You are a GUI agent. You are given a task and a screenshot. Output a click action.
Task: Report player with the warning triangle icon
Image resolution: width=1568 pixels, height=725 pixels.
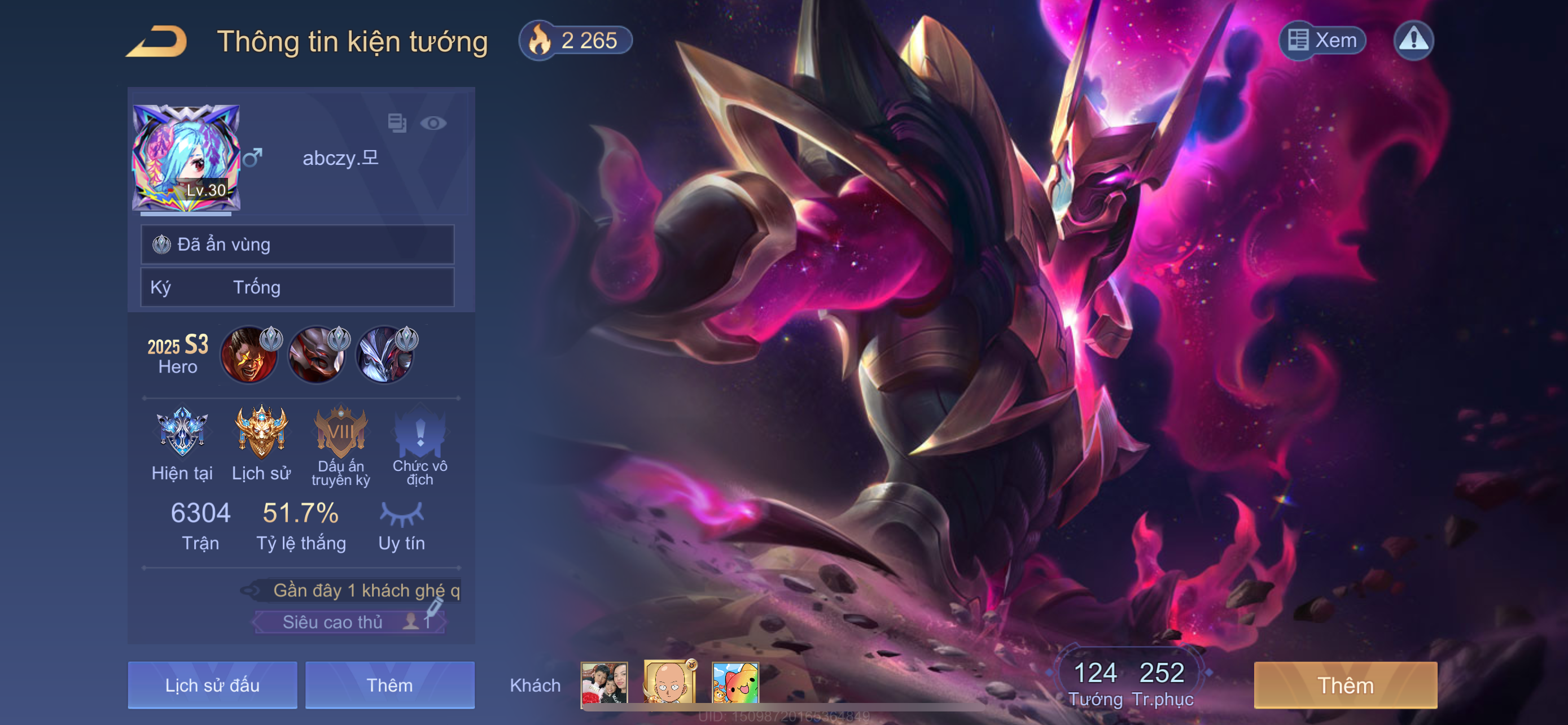pyautogui.click(x=1413, y=41)
